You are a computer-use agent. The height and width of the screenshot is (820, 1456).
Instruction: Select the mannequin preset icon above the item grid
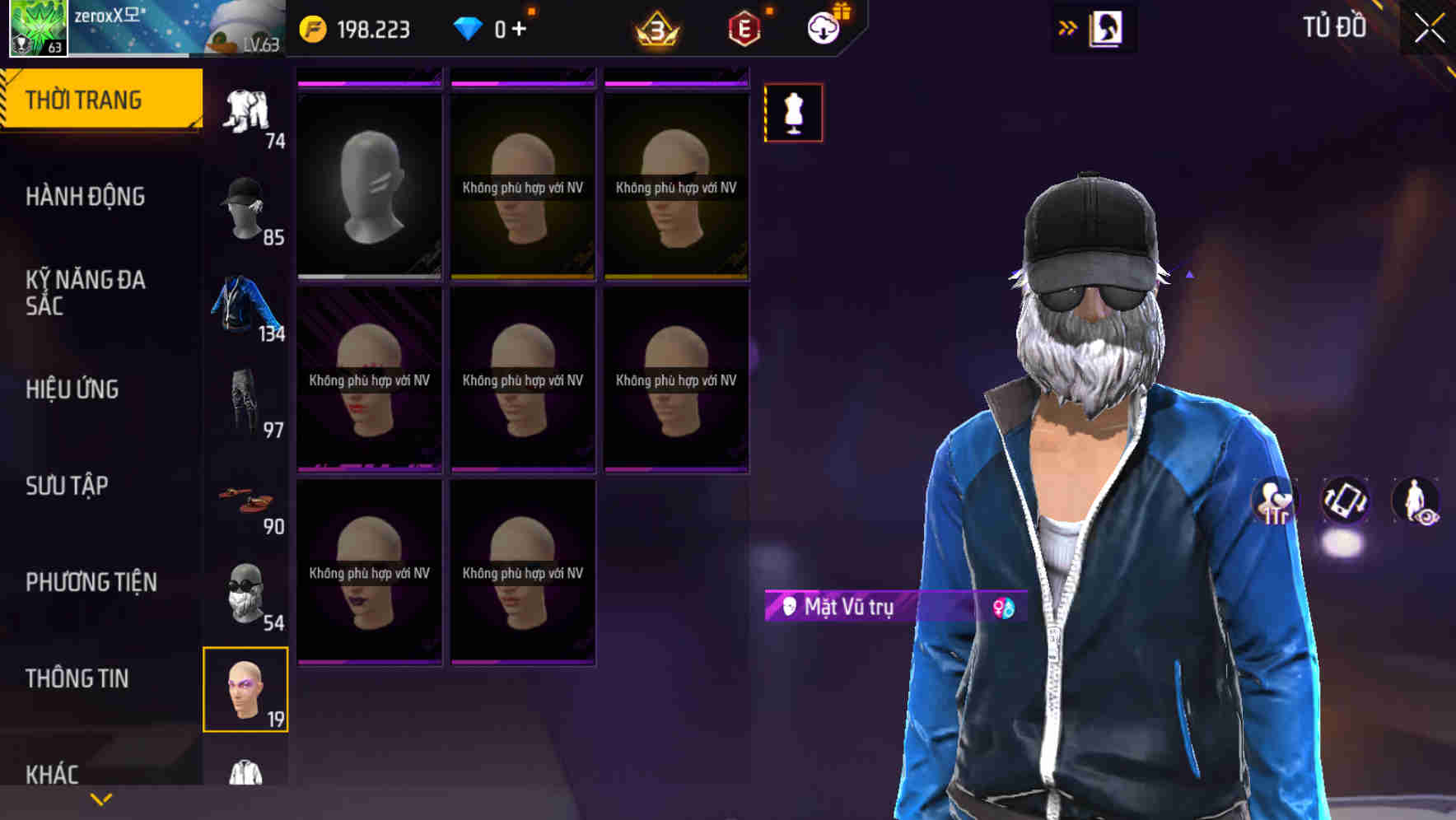pos(793,113)
